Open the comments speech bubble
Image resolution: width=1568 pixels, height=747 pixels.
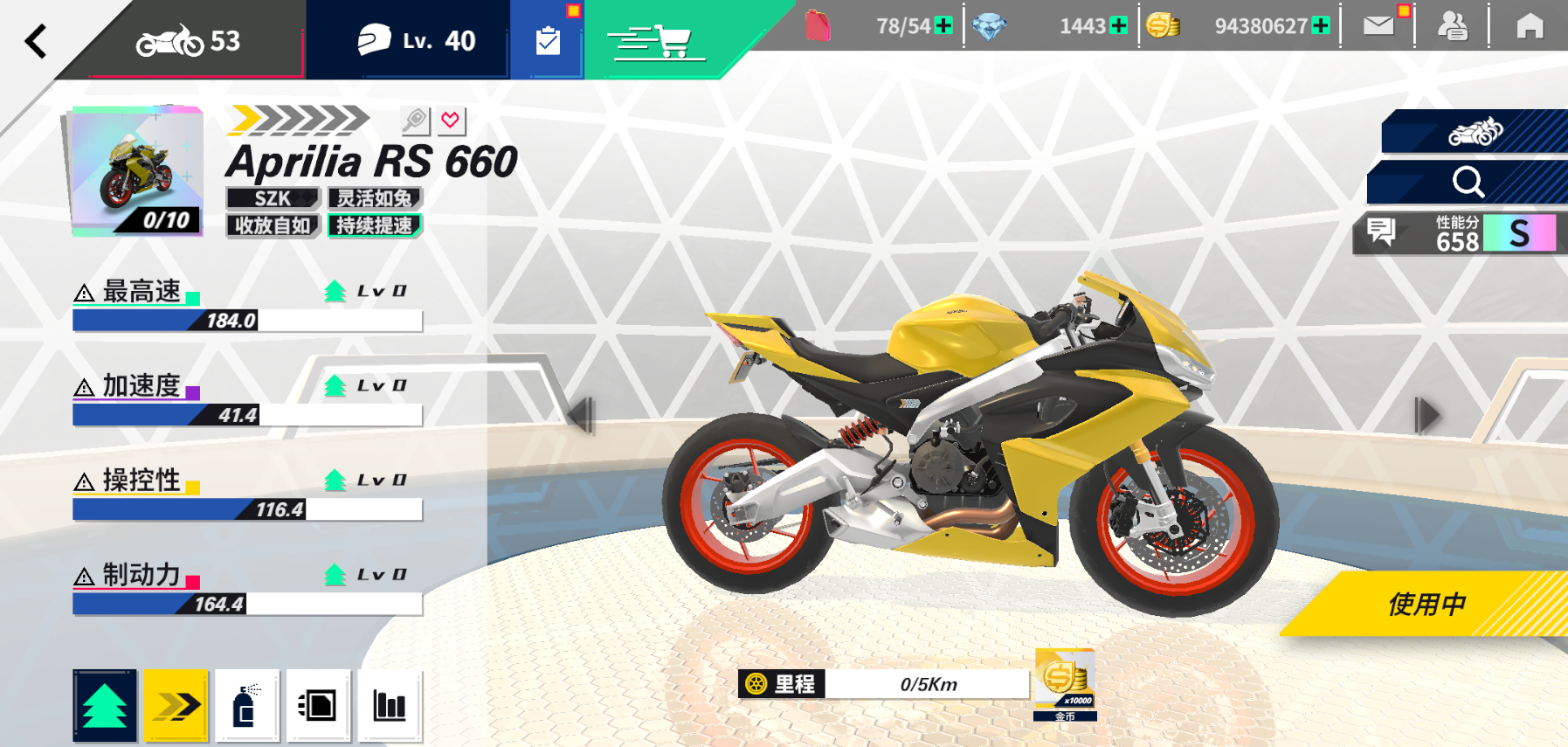[x=1381, y=232]
